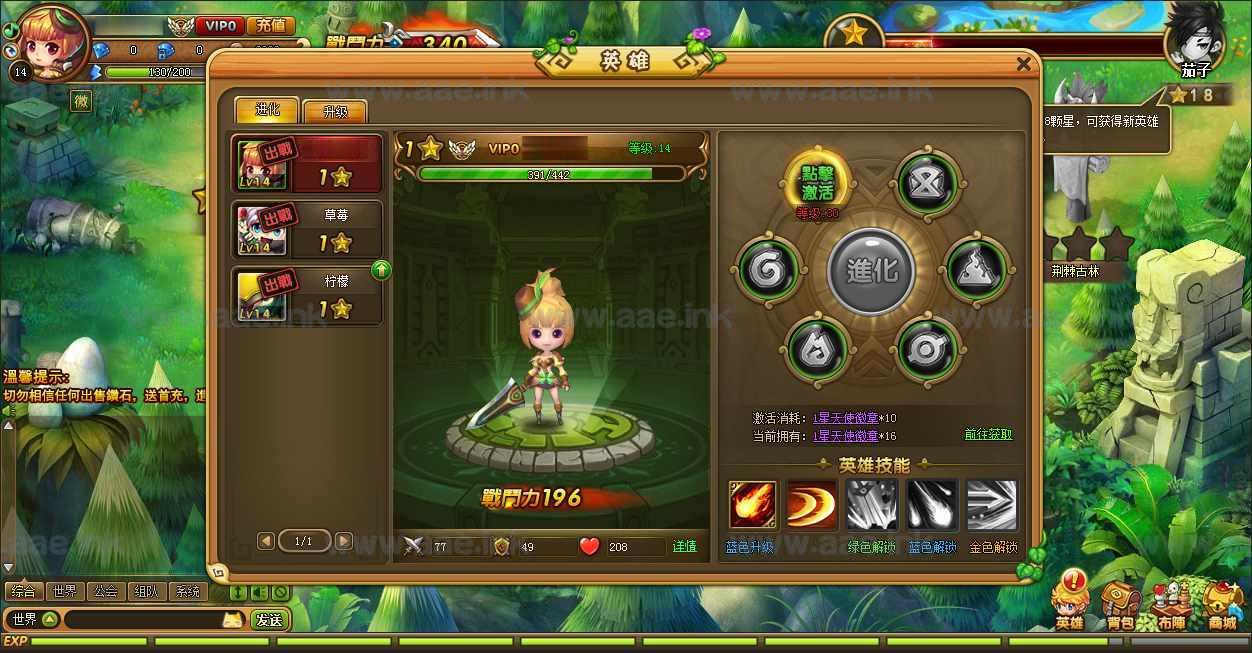Open the 英雄 hero icon in bottom bar
The image size is (1252, 653).
click(1070, 603)
